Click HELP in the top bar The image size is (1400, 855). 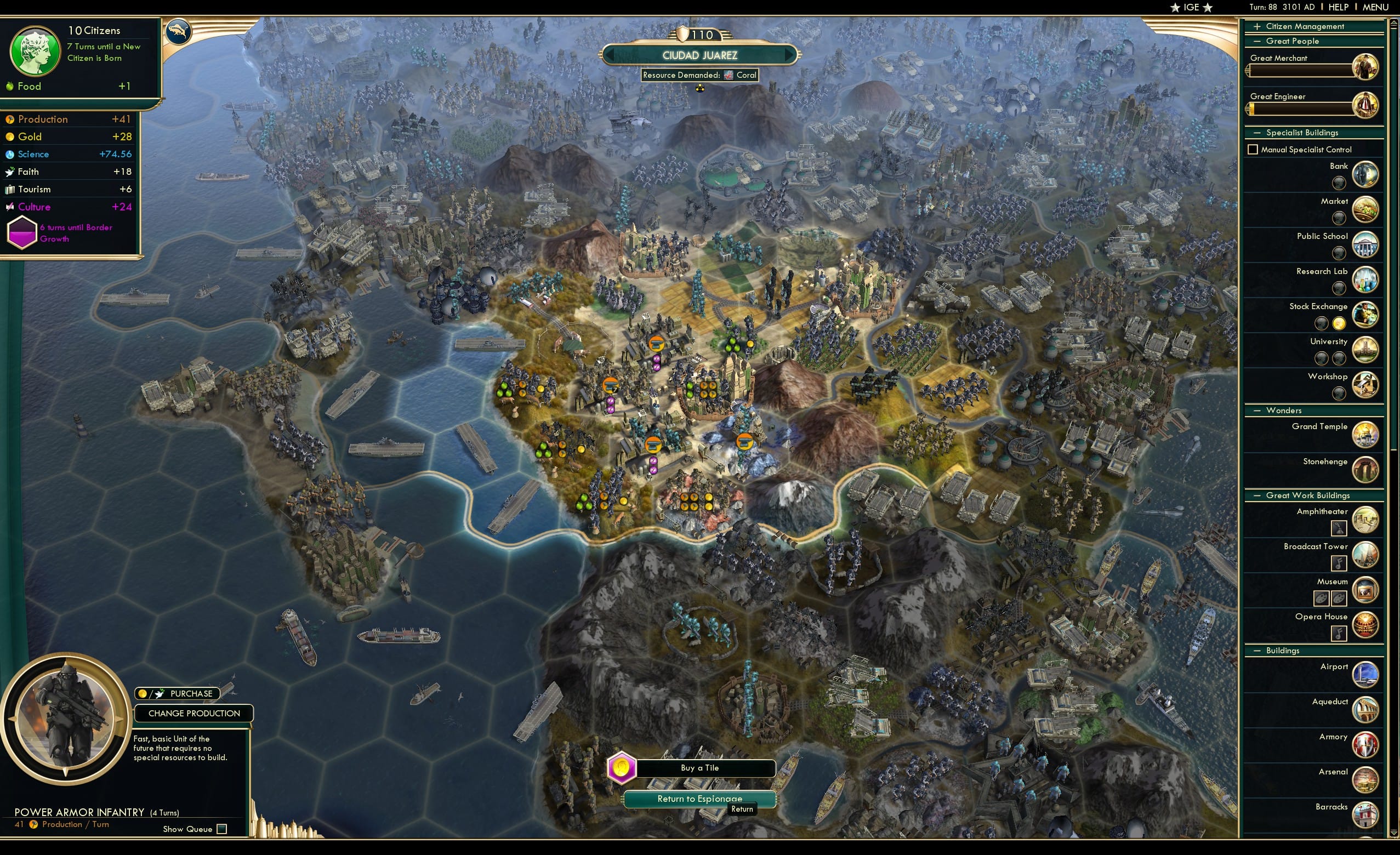[x=1339, y=7]
